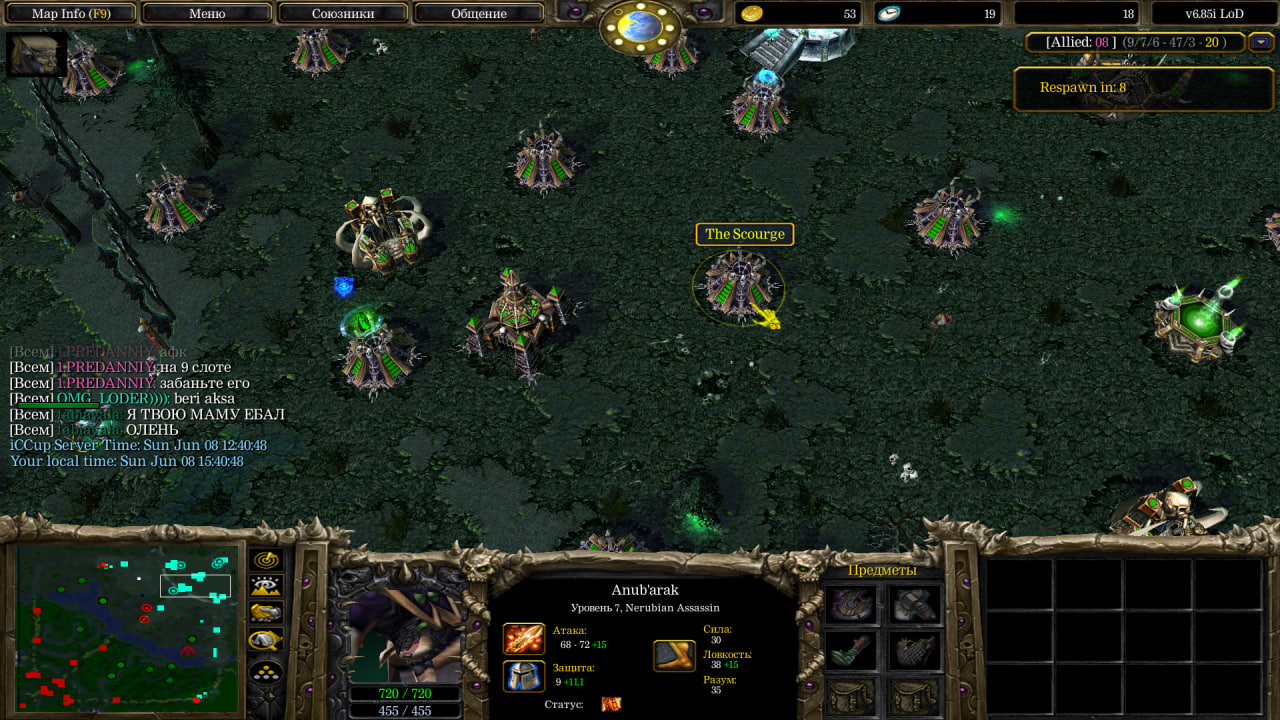
Task: Click the status buff icon
Action: pos(611,704)
